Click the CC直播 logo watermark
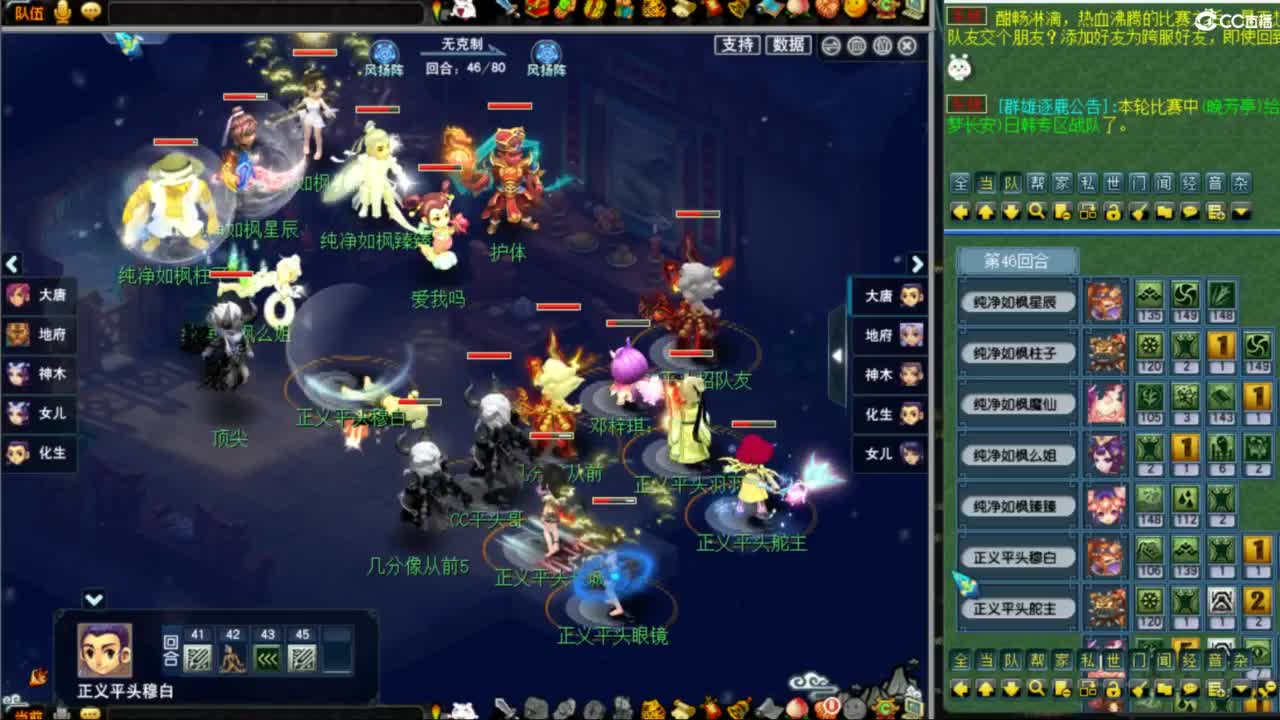1280x720 pixels. coord(1222,17)
